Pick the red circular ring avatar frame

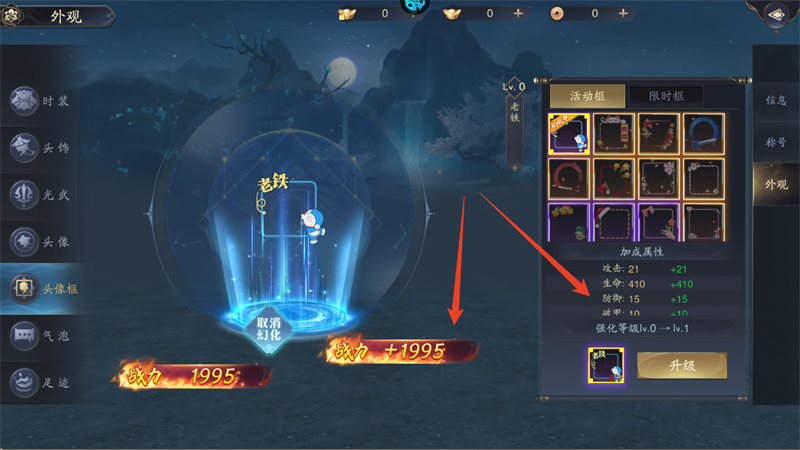tap(567, 178)
